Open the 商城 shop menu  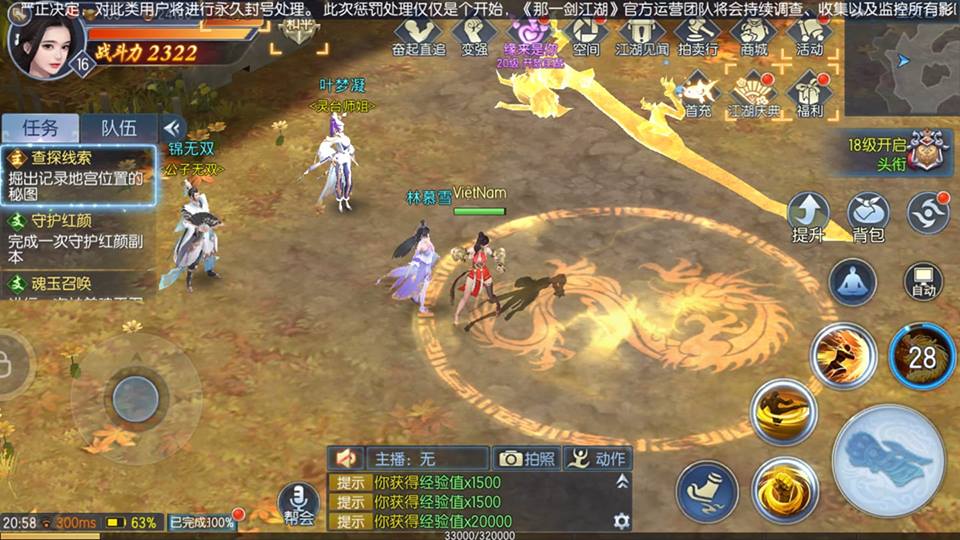[753, 35]
